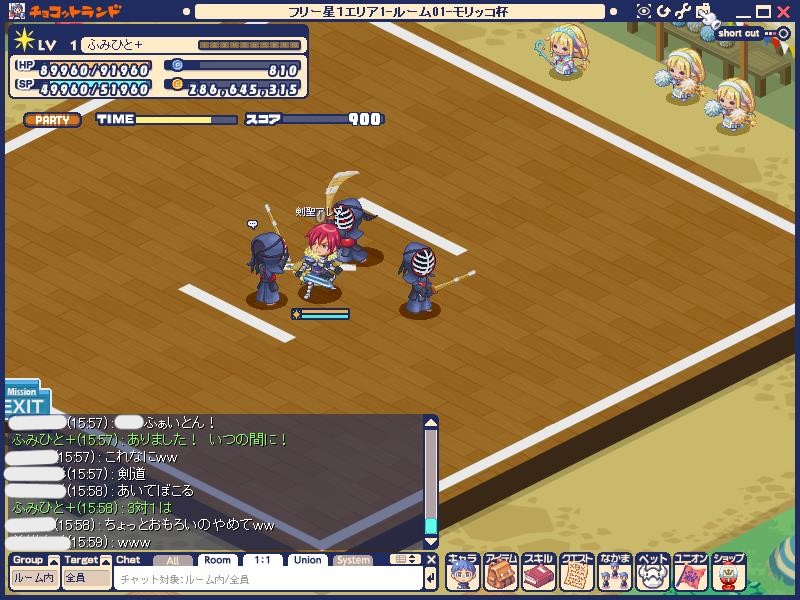
Task: Switch to the 1:1 chat tab
Action: point(262,560)
